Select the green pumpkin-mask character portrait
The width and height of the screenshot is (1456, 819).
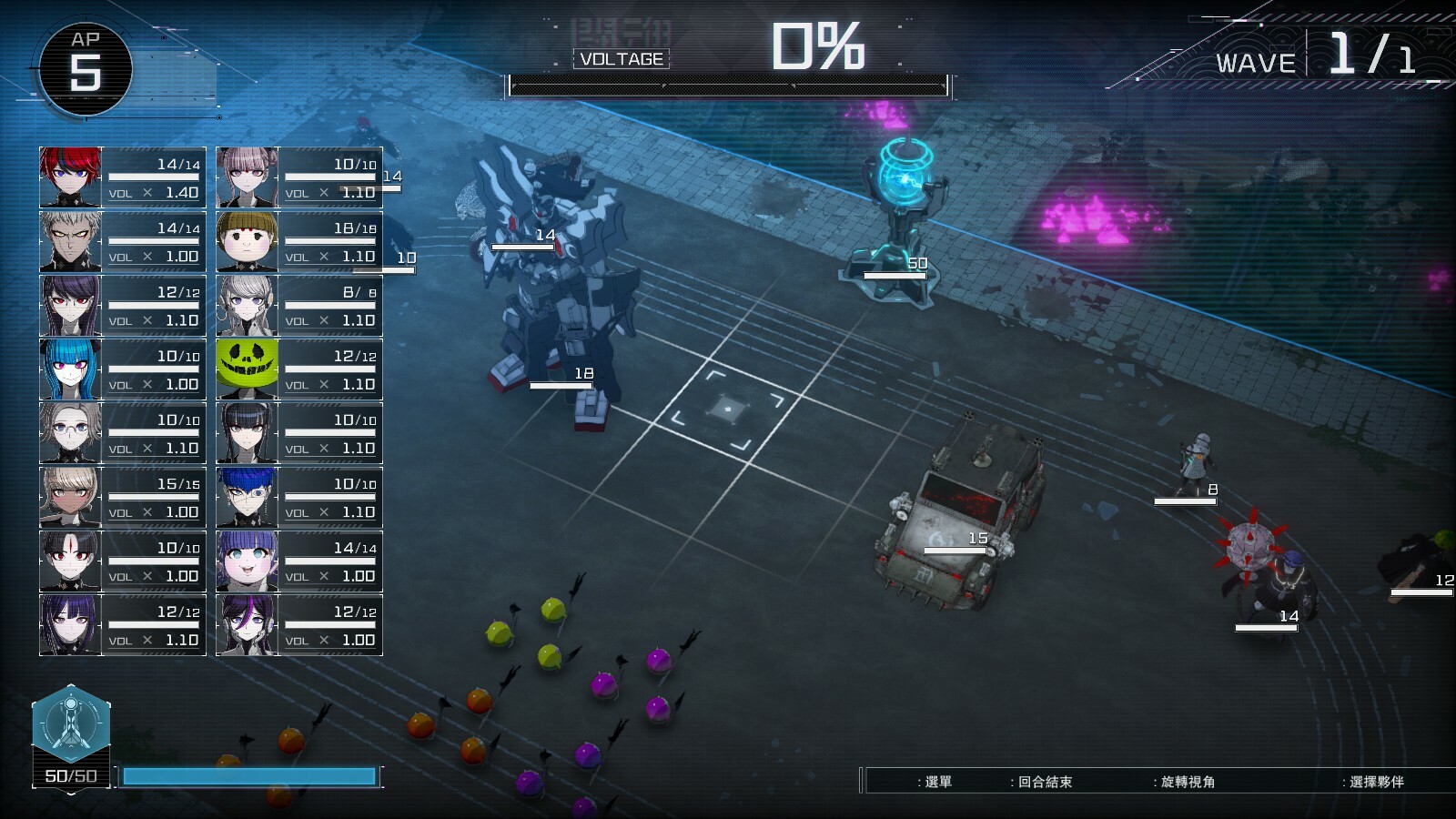coord(248,369)
